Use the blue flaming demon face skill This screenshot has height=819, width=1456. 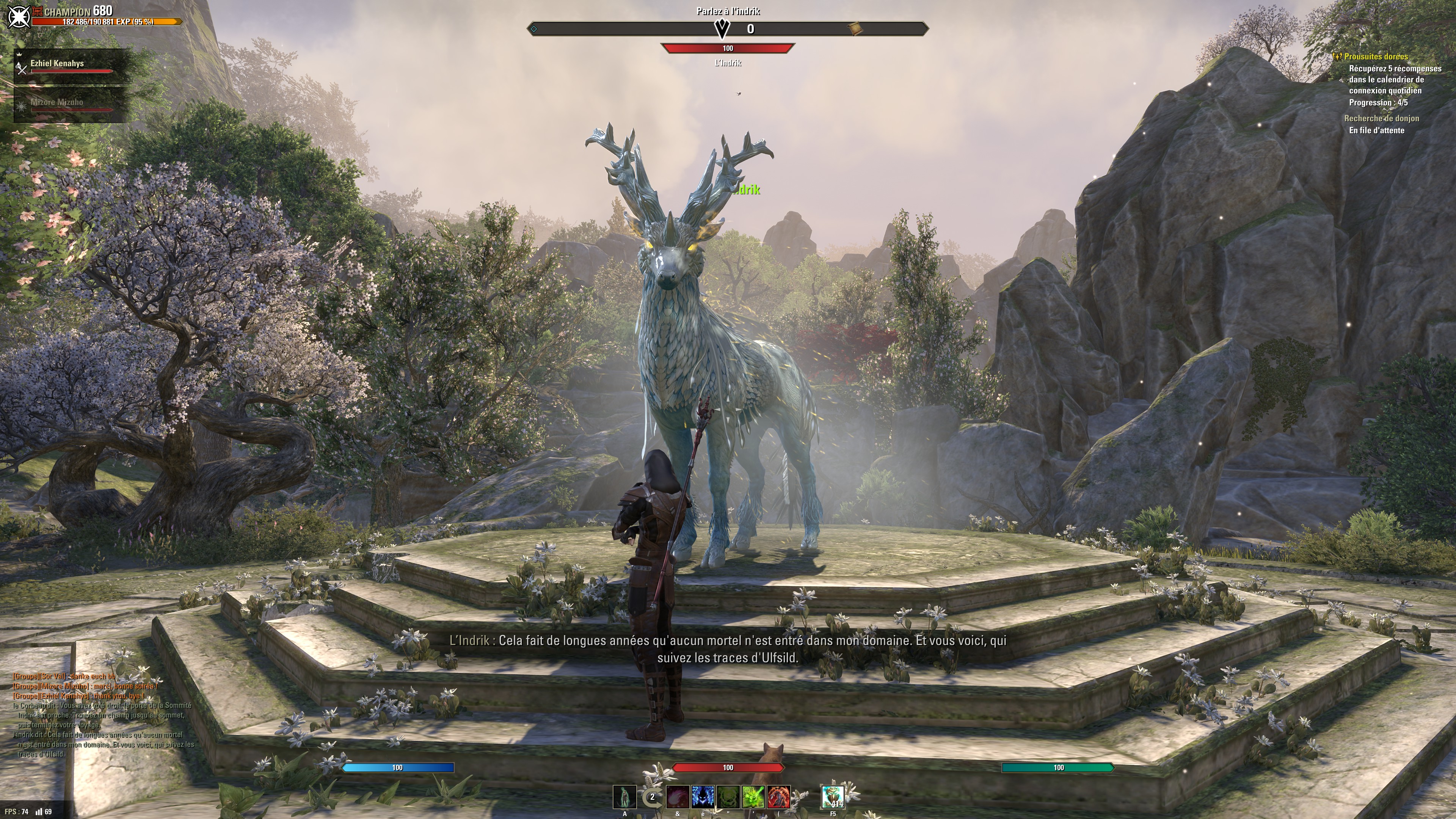pos(703,797)
